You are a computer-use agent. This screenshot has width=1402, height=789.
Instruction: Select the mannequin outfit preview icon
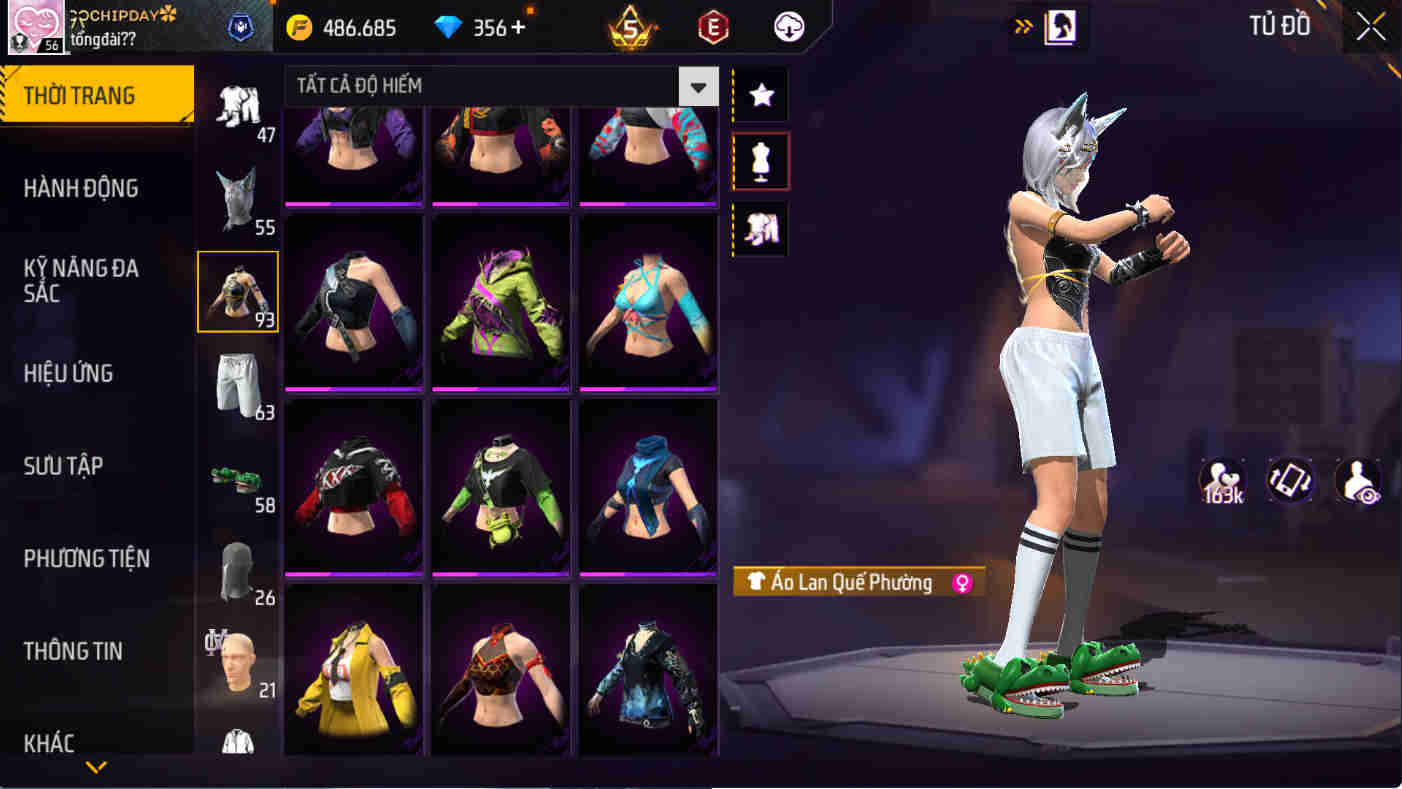click(759, 162)
